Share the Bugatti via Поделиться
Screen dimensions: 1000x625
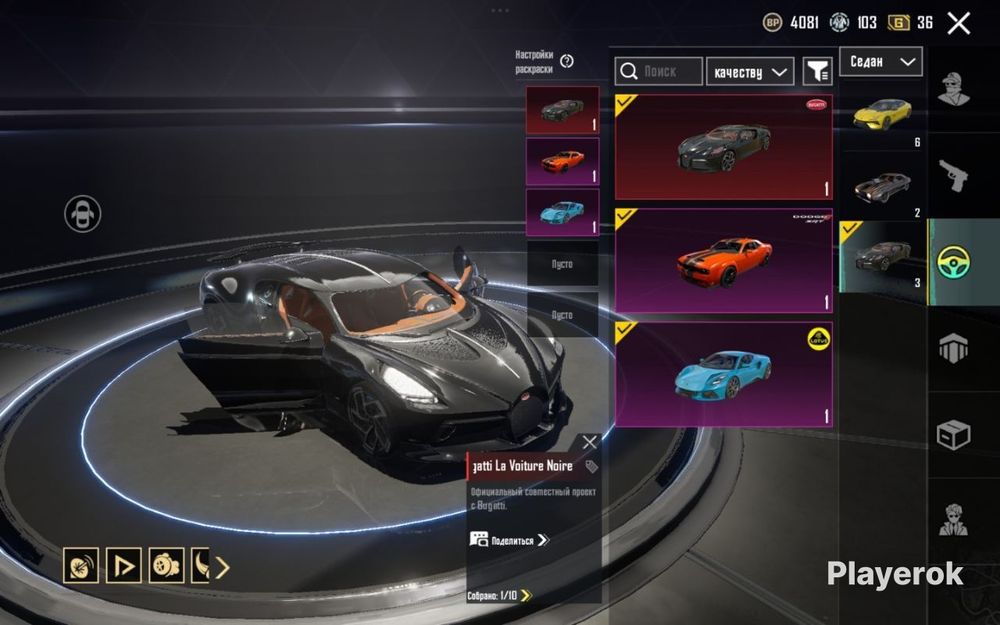coord(510,540)
